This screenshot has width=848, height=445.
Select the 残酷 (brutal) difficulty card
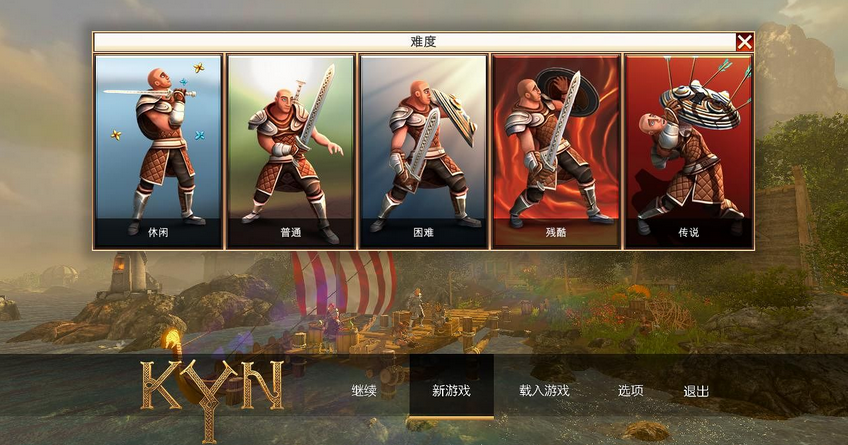tap(556, 150)
